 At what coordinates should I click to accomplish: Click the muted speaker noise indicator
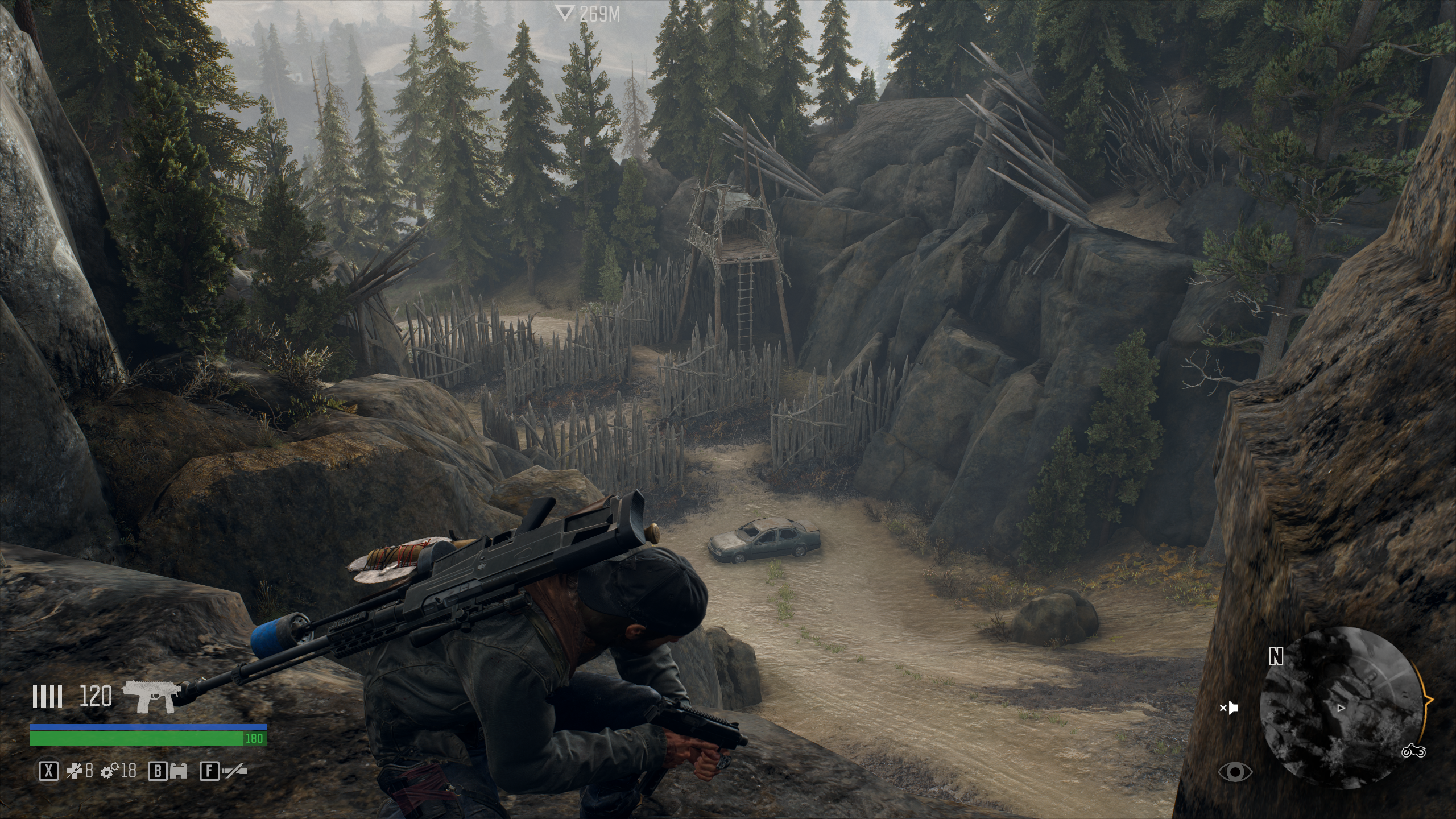pos(1228,708)
